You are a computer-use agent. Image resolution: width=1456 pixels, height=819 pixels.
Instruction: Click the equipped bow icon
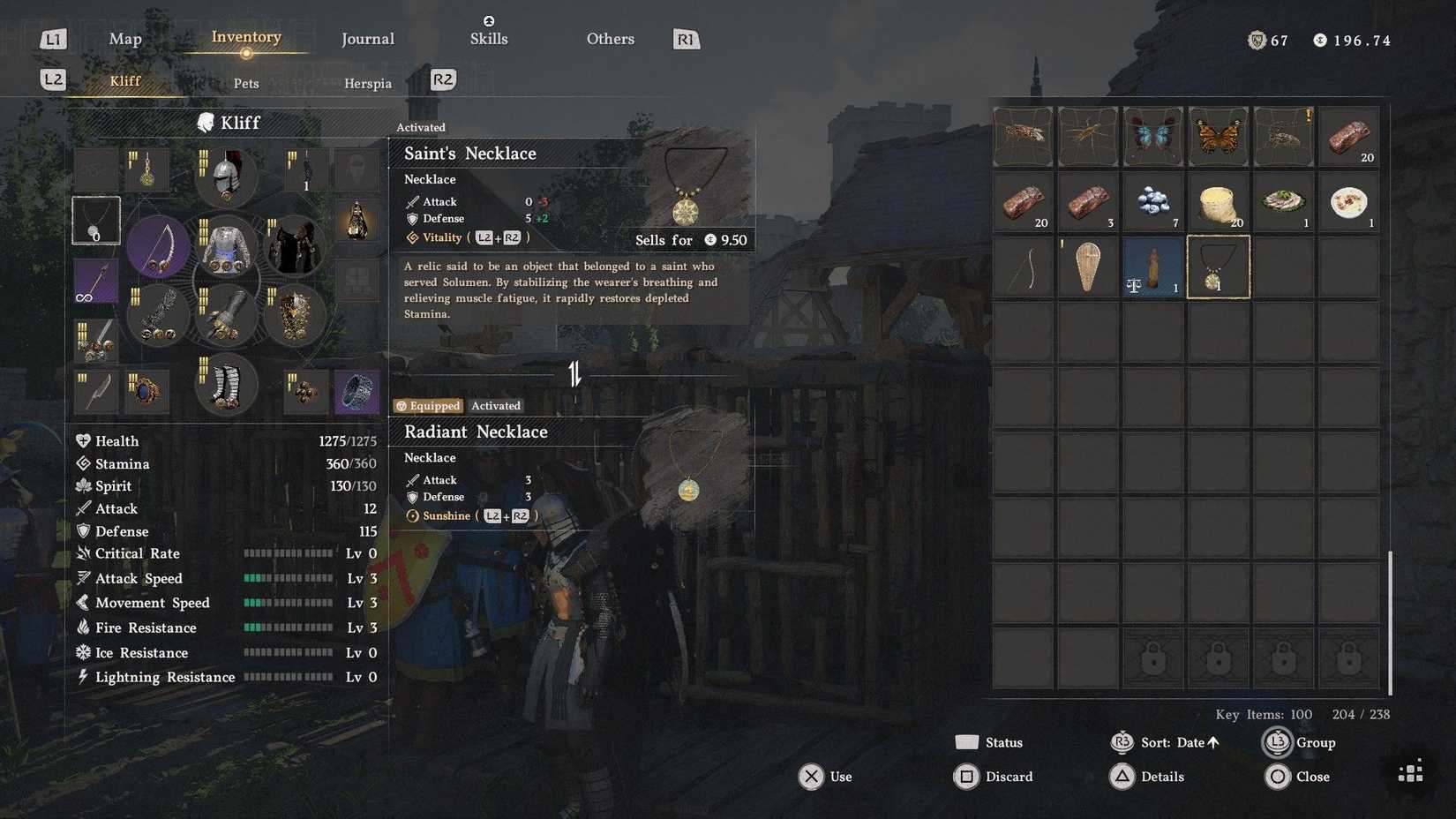coord(158,247)
